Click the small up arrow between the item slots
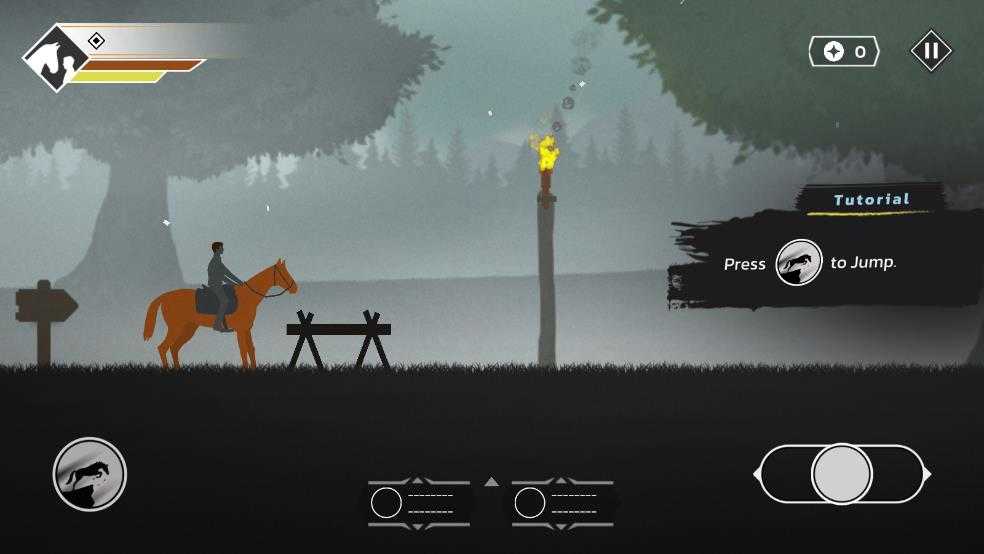 [491, 482]
